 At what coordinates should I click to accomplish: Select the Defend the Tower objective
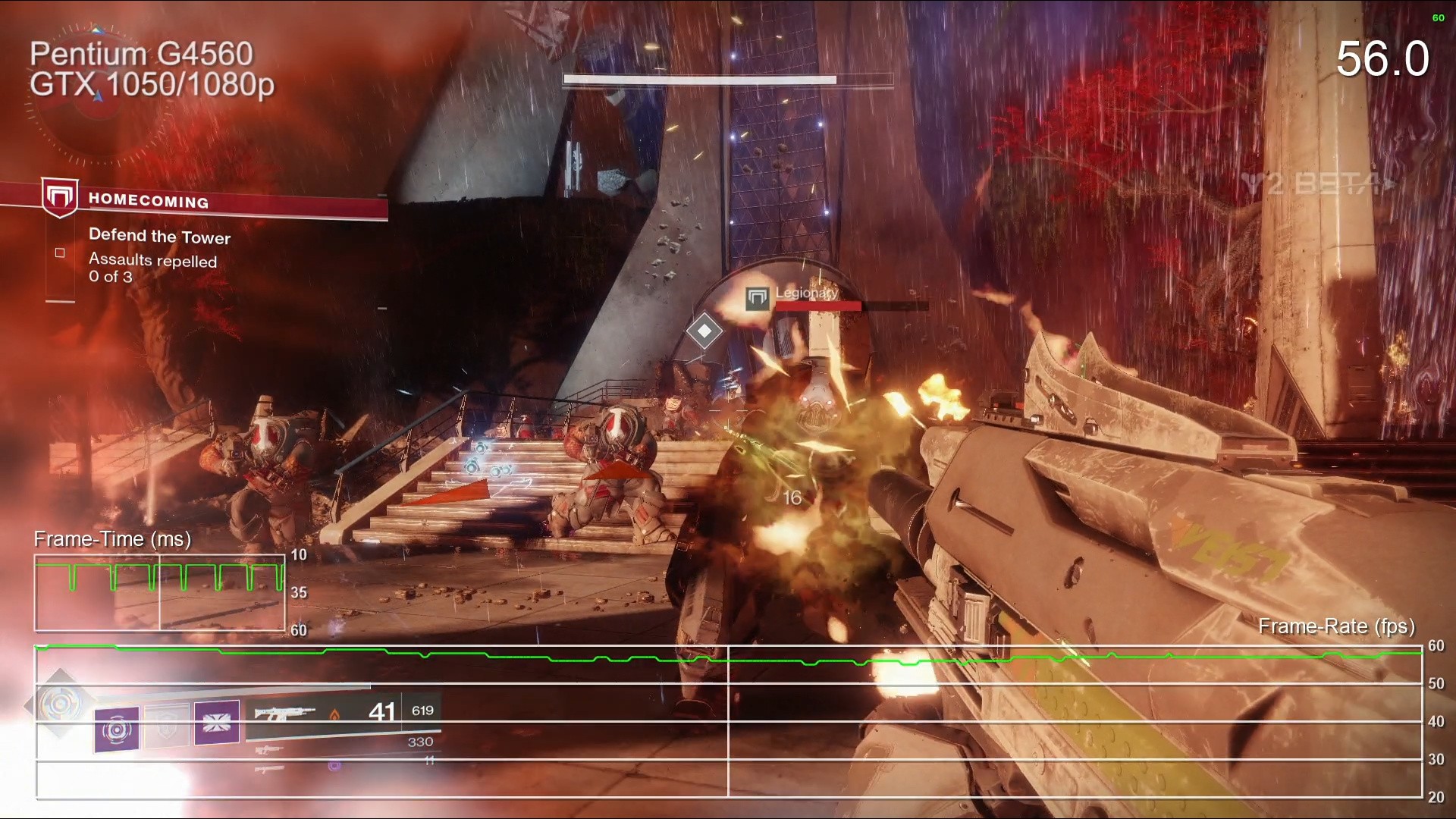tap(159, 237)
